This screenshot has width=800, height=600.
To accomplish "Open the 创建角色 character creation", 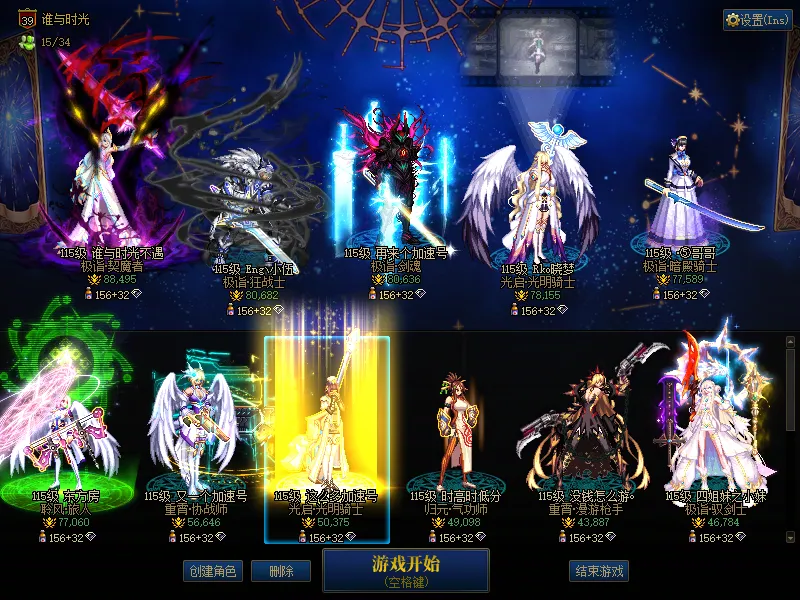I will point(212,571).
